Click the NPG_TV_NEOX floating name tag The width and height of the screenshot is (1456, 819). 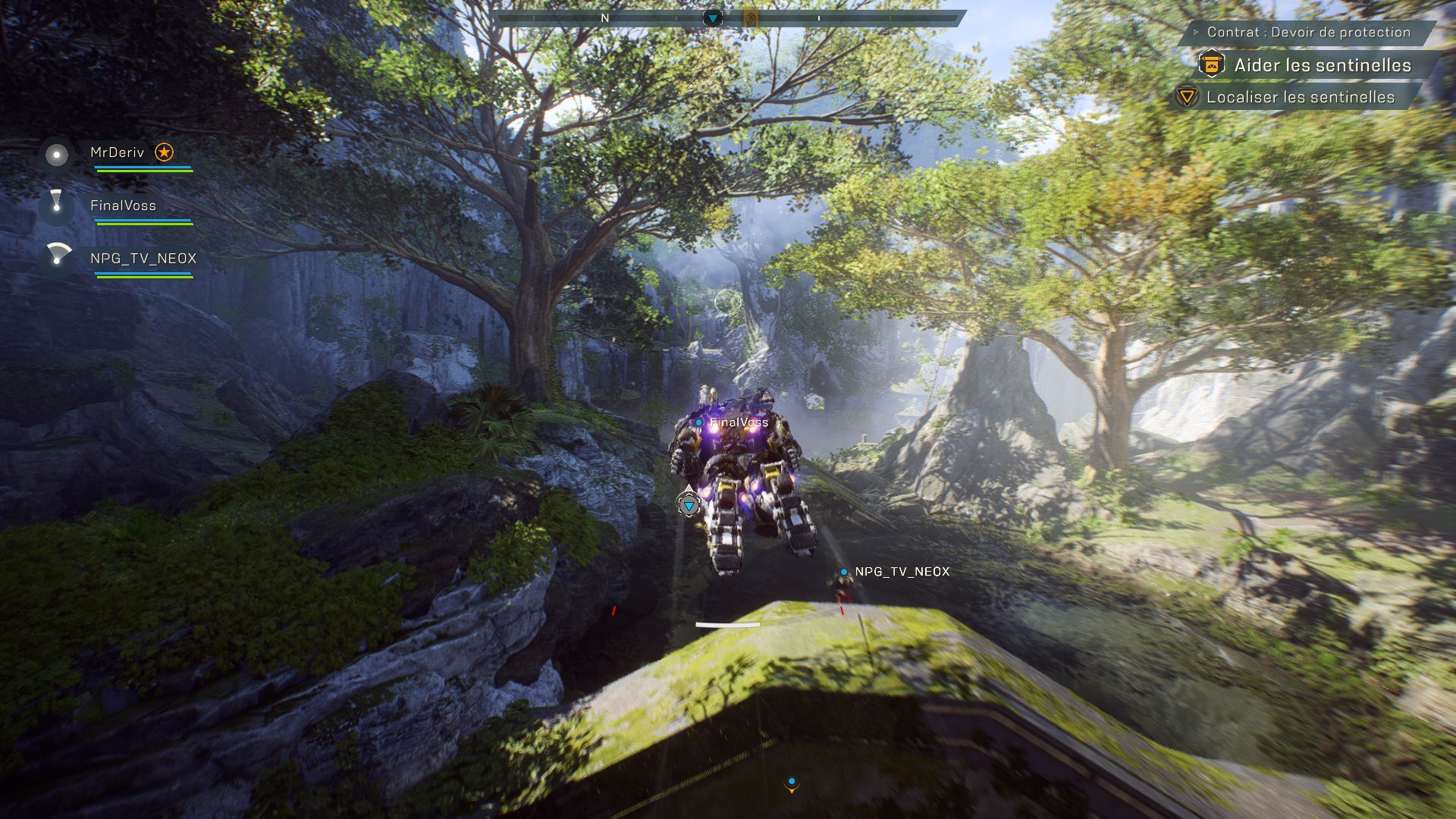[902, 572]
